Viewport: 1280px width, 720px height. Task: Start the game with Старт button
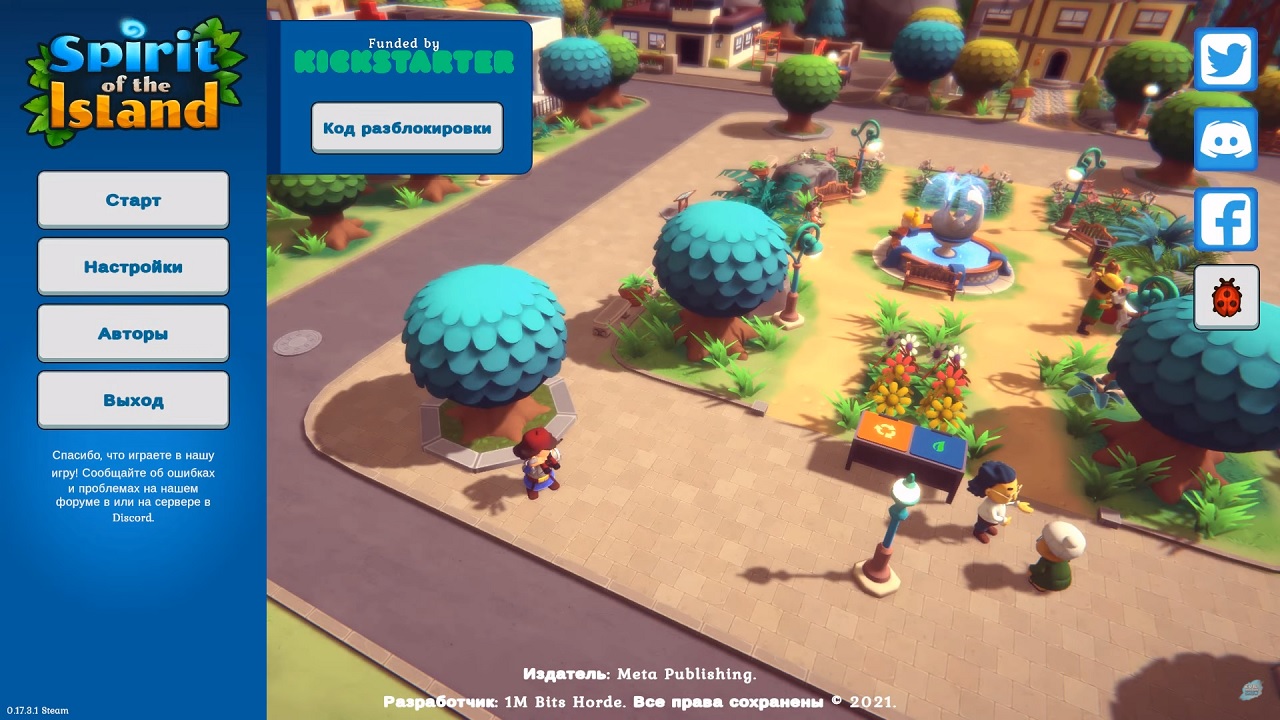coord(133,200)
